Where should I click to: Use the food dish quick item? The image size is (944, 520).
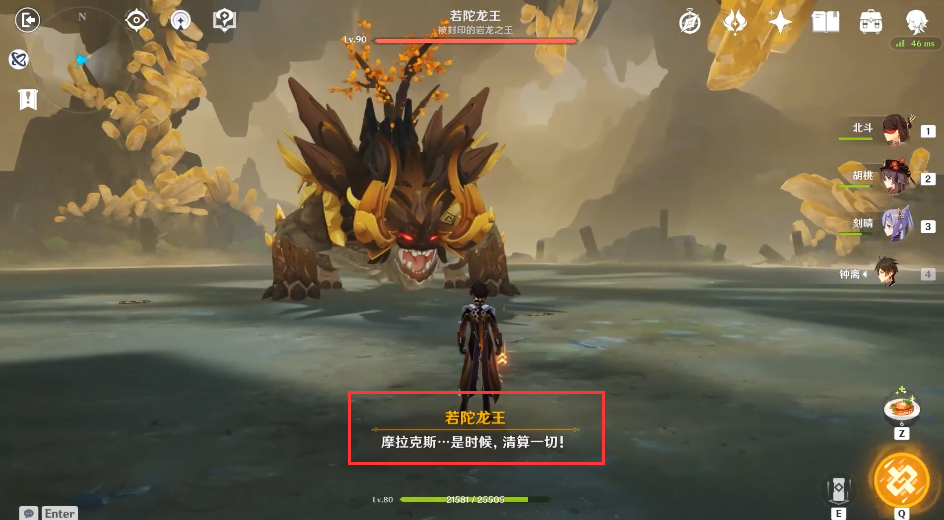point(902,408)
